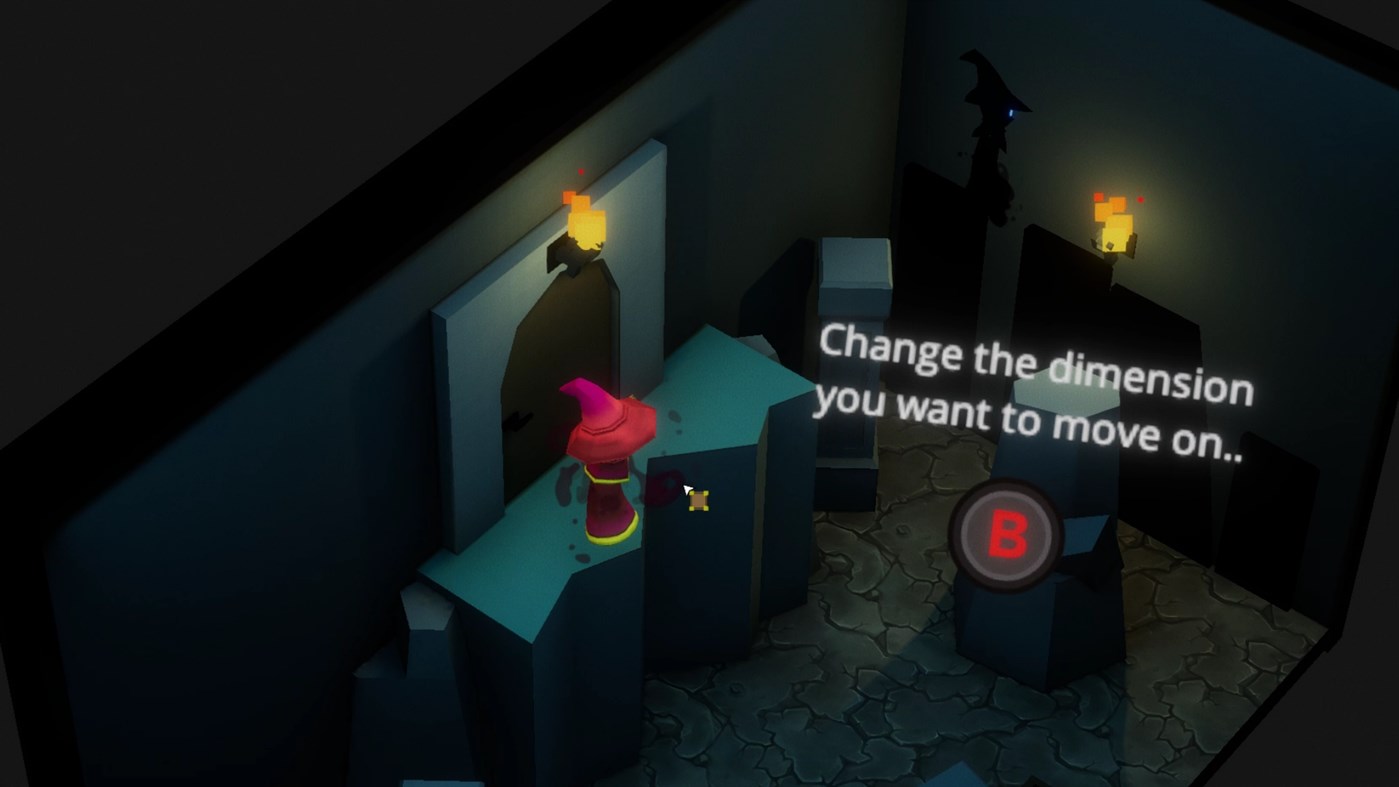
Task: Click the mouse cursor's current target spot
Action: [688, 490]
